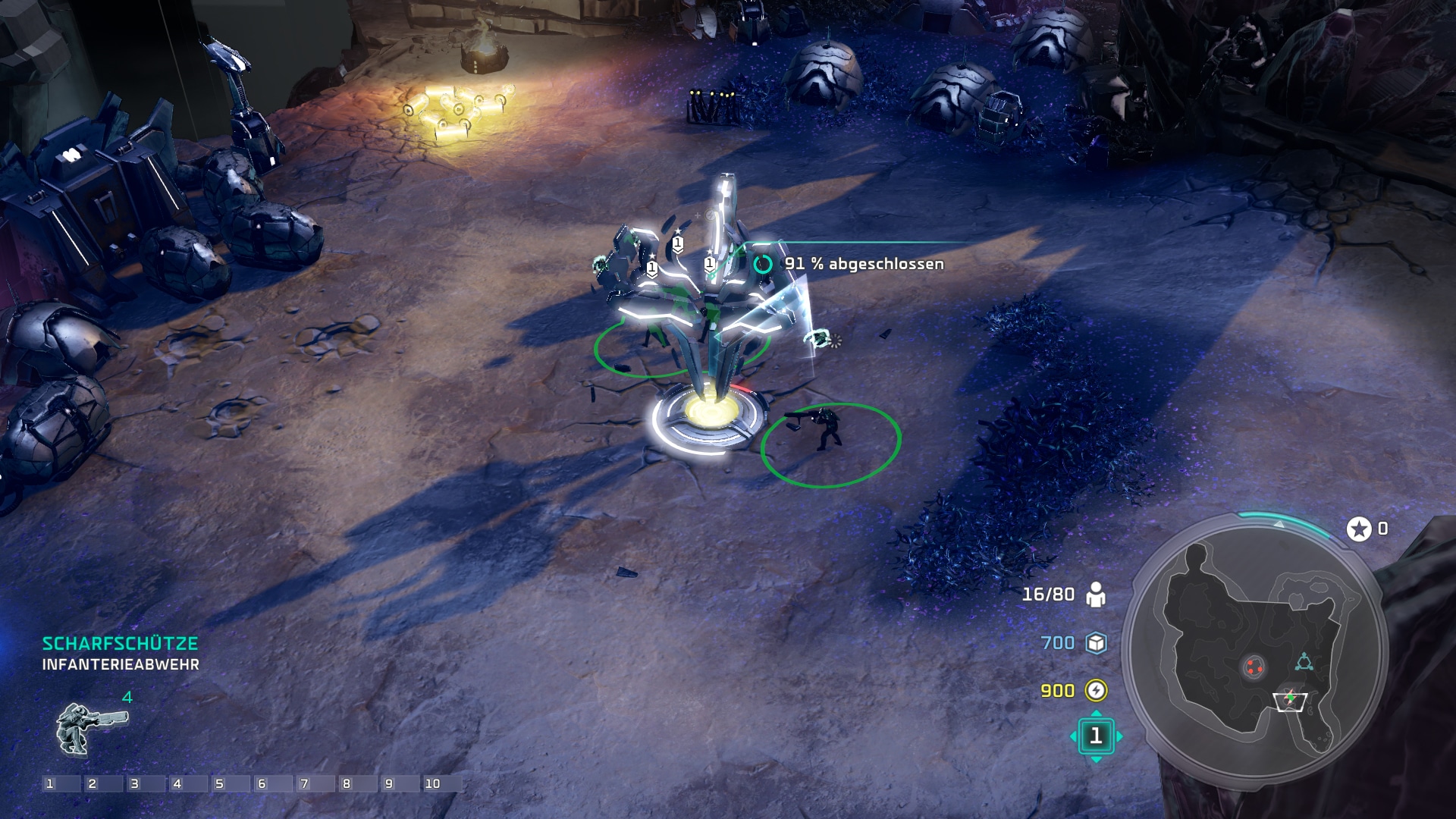This screenshot has width=1456, height=819.
Task: Select the Scharfschütze unit portrait
Action: [x=89, y=728]
